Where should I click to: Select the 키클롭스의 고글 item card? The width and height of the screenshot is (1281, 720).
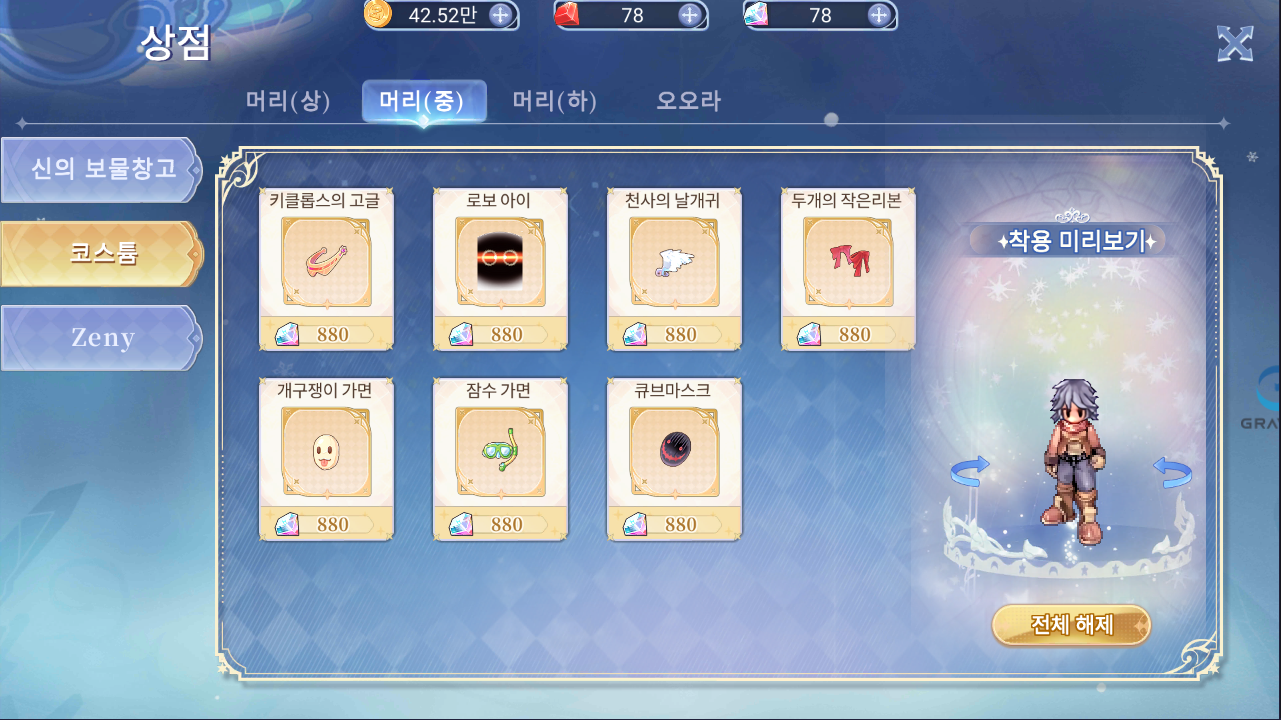coord(326,268)
